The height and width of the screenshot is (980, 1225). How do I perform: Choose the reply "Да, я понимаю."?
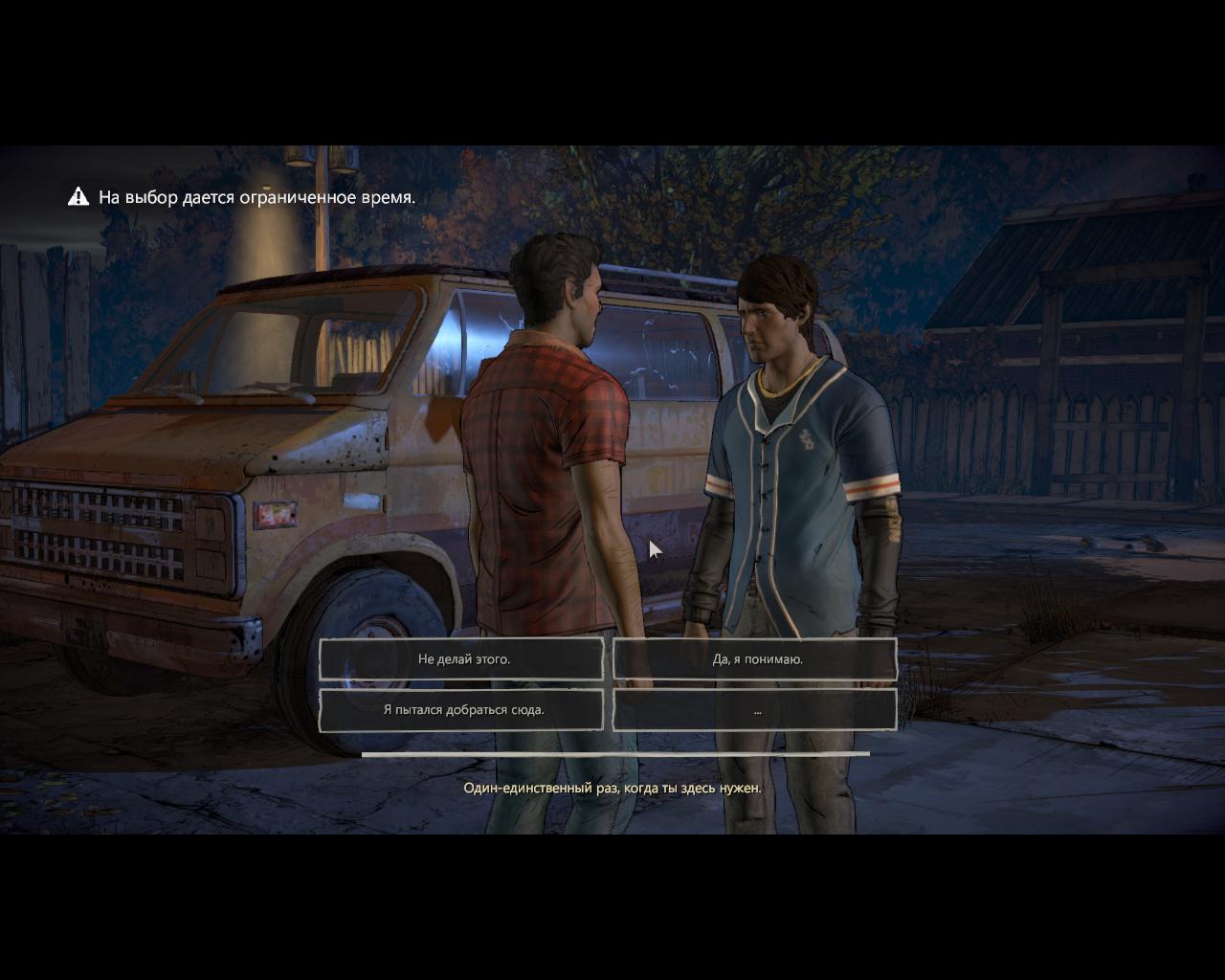click(x=756, y=658)
